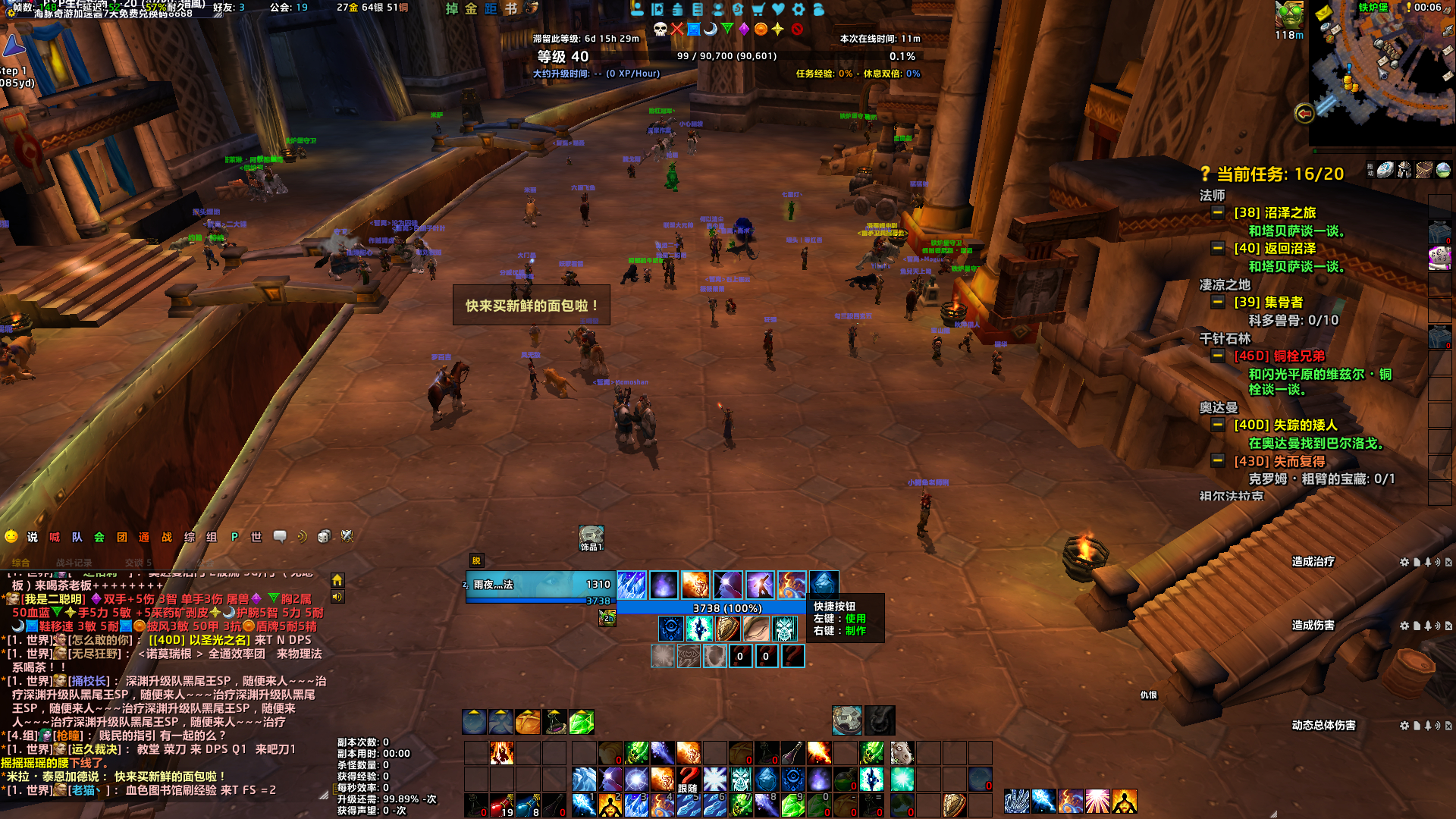
Task: Select the 会 guild chat shortcut
Action: (x=99, y=537)
